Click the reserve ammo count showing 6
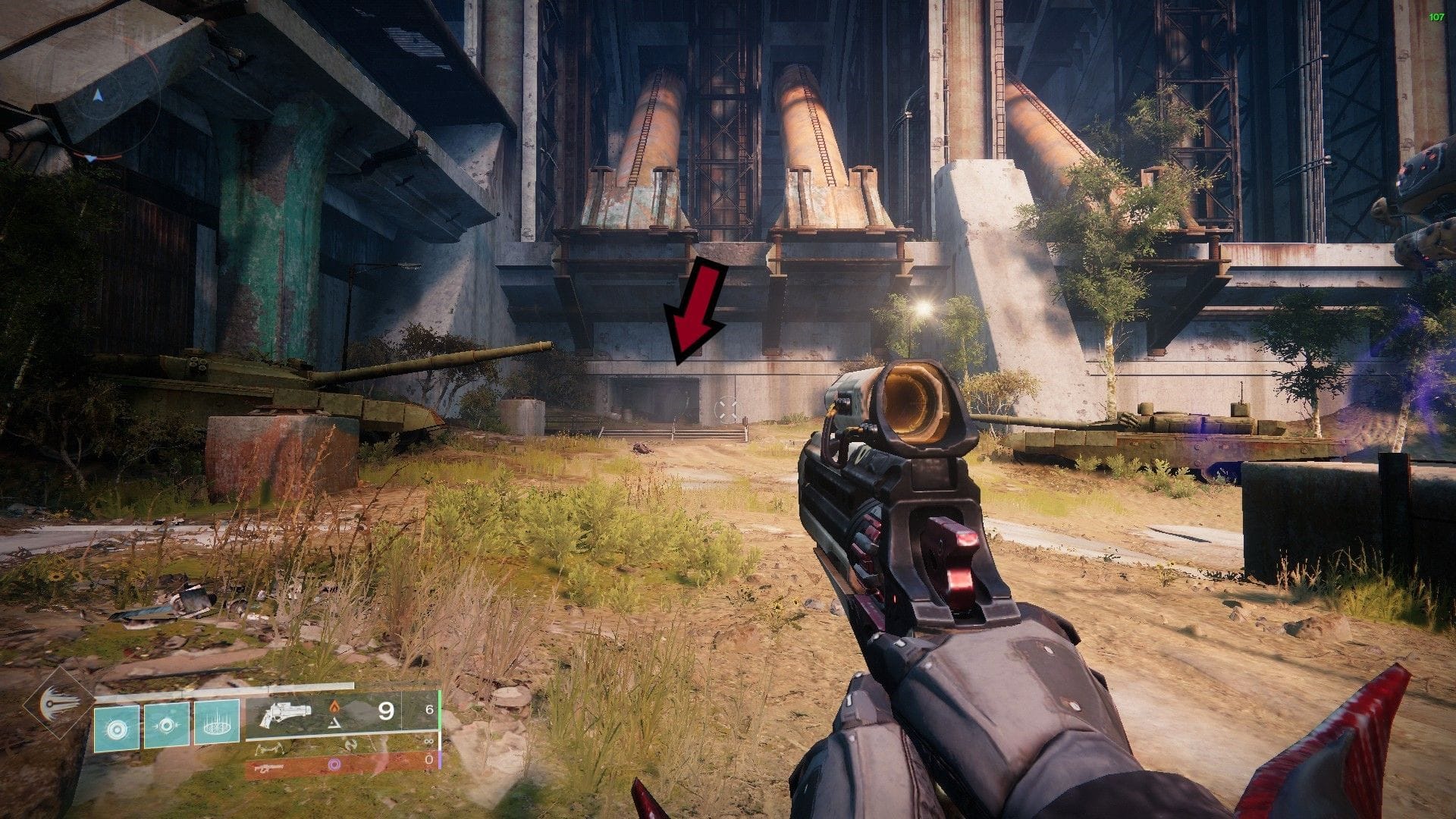The image size is (1456, 819). coord(429,709)
